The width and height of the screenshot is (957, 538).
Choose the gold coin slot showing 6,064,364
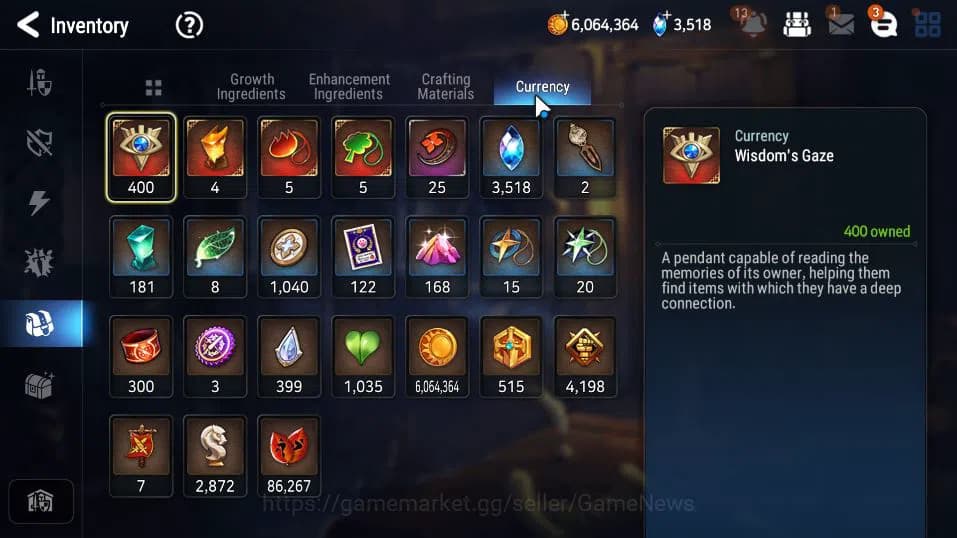[x=437, y=356]
